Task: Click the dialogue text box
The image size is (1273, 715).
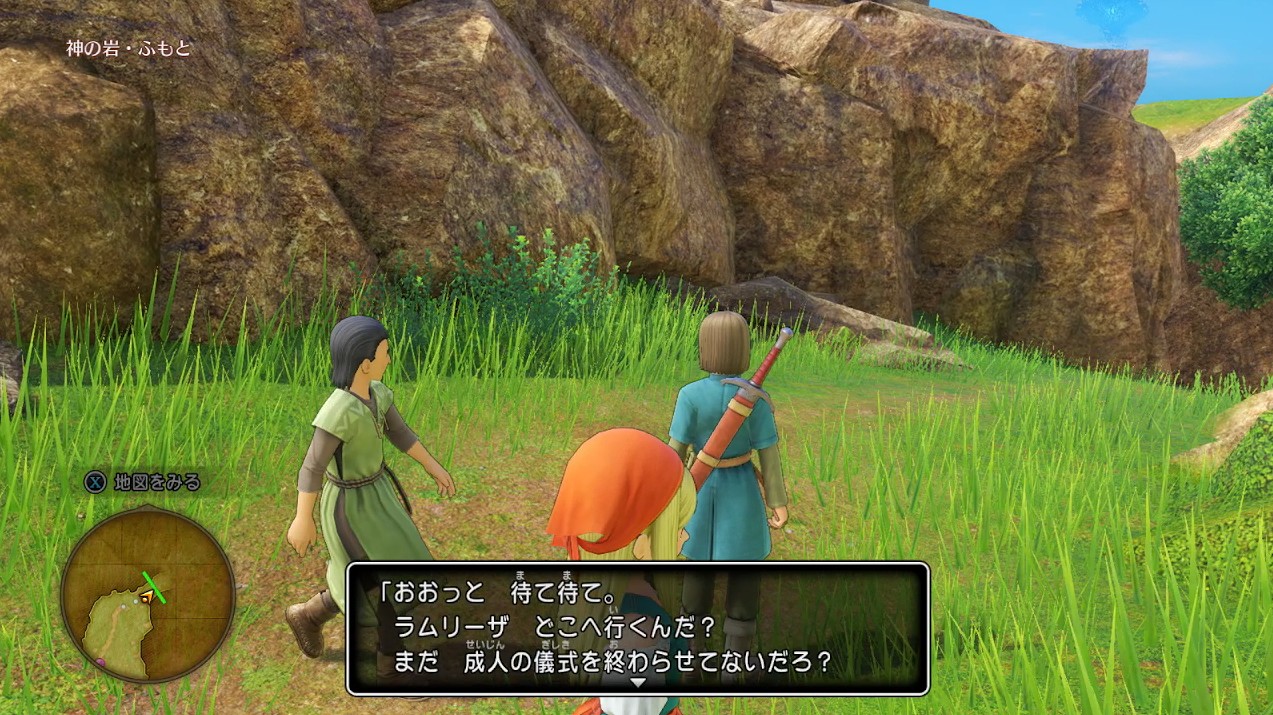Action: (x=637, y=627)
